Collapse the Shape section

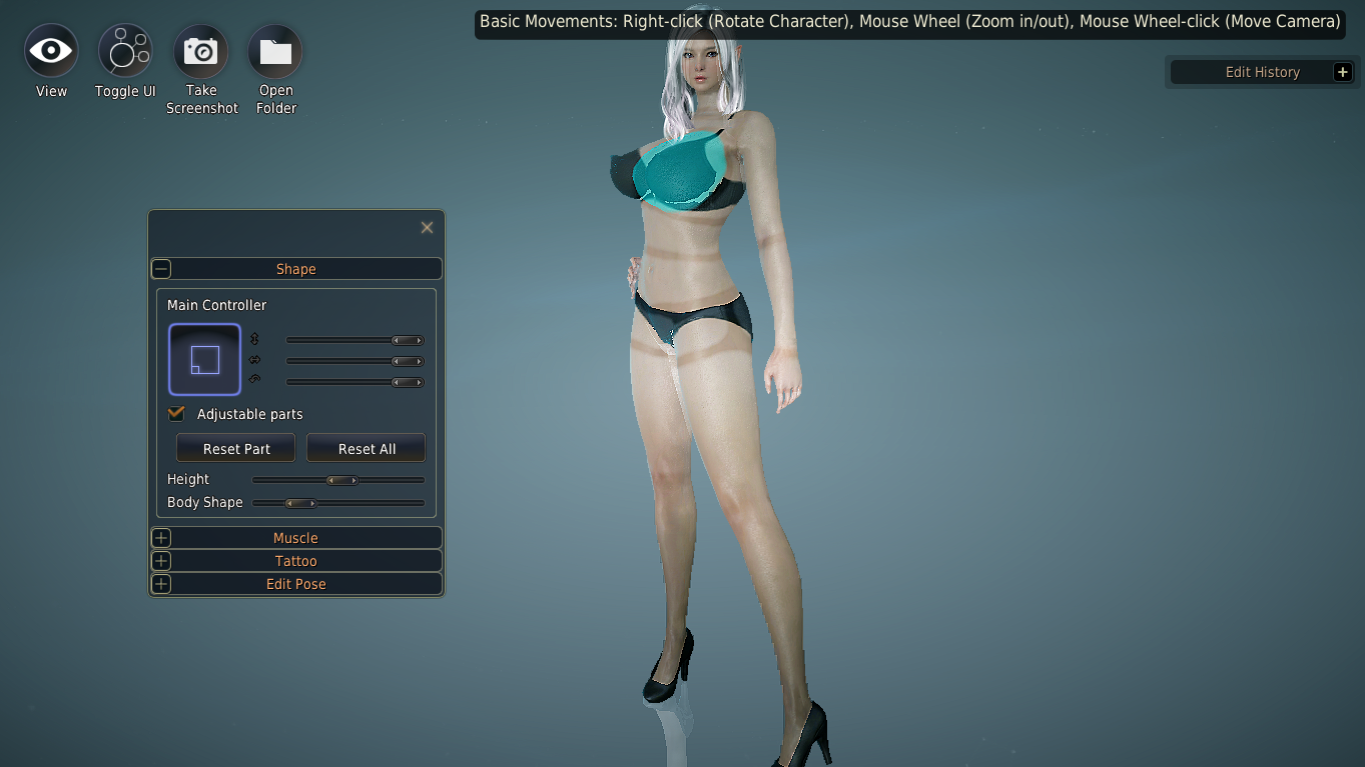pos(161,268)
